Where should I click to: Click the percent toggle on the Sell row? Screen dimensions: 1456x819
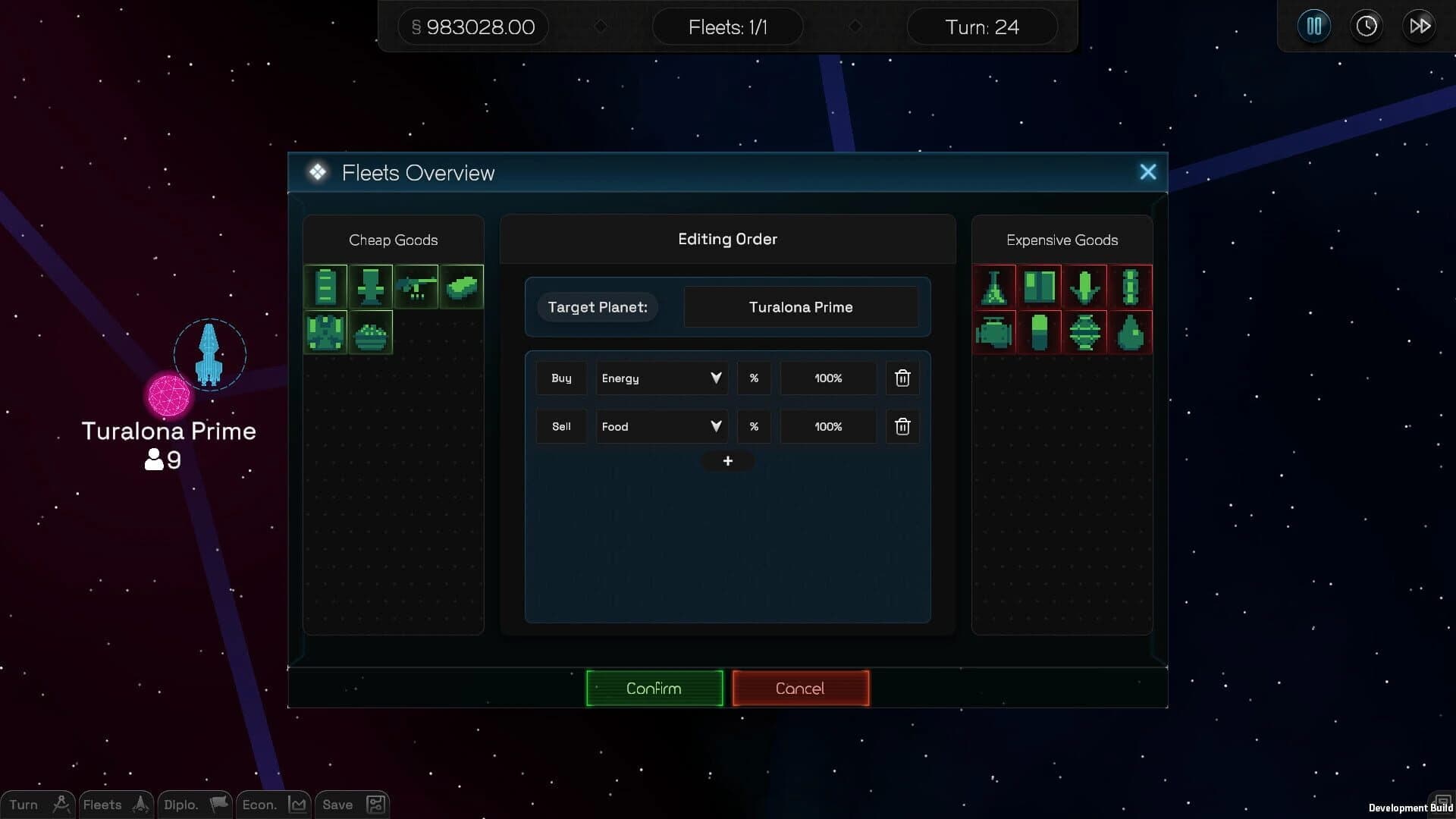[x=754, y=426]
